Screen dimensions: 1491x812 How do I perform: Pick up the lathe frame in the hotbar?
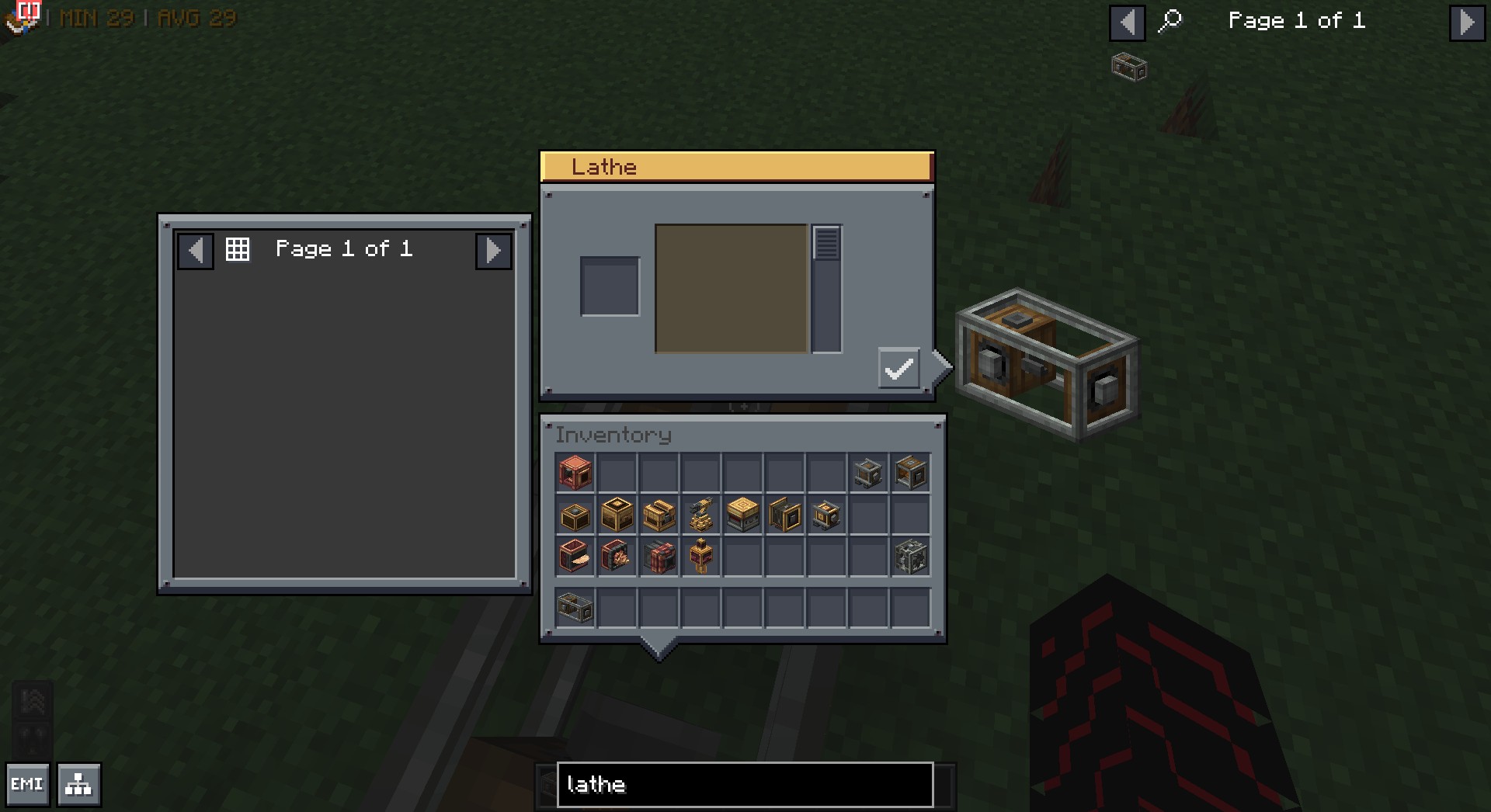click(575, 607)
